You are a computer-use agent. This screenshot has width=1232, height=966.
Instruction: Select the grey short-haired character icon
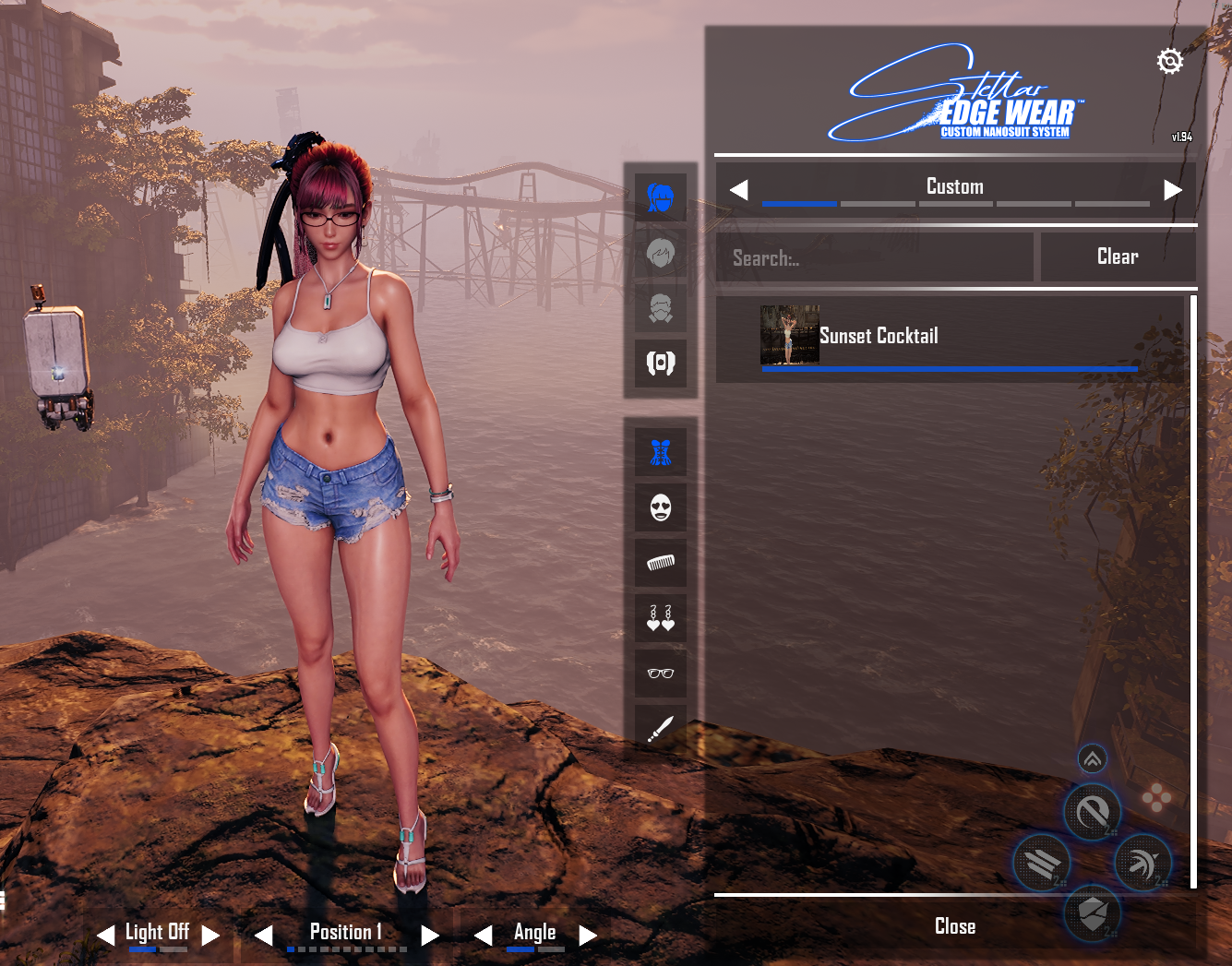click(x=661, y=253)
